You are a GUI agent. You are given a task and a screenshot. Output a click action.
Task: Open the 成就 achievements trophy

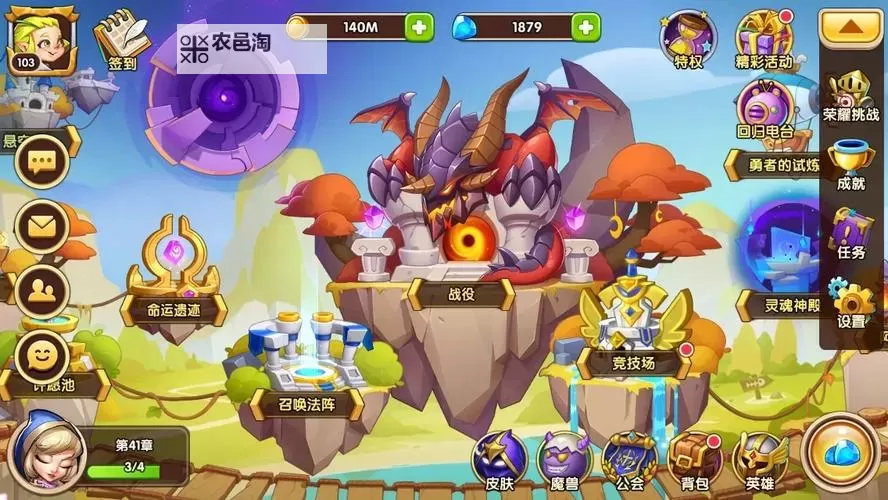[851, 163]
